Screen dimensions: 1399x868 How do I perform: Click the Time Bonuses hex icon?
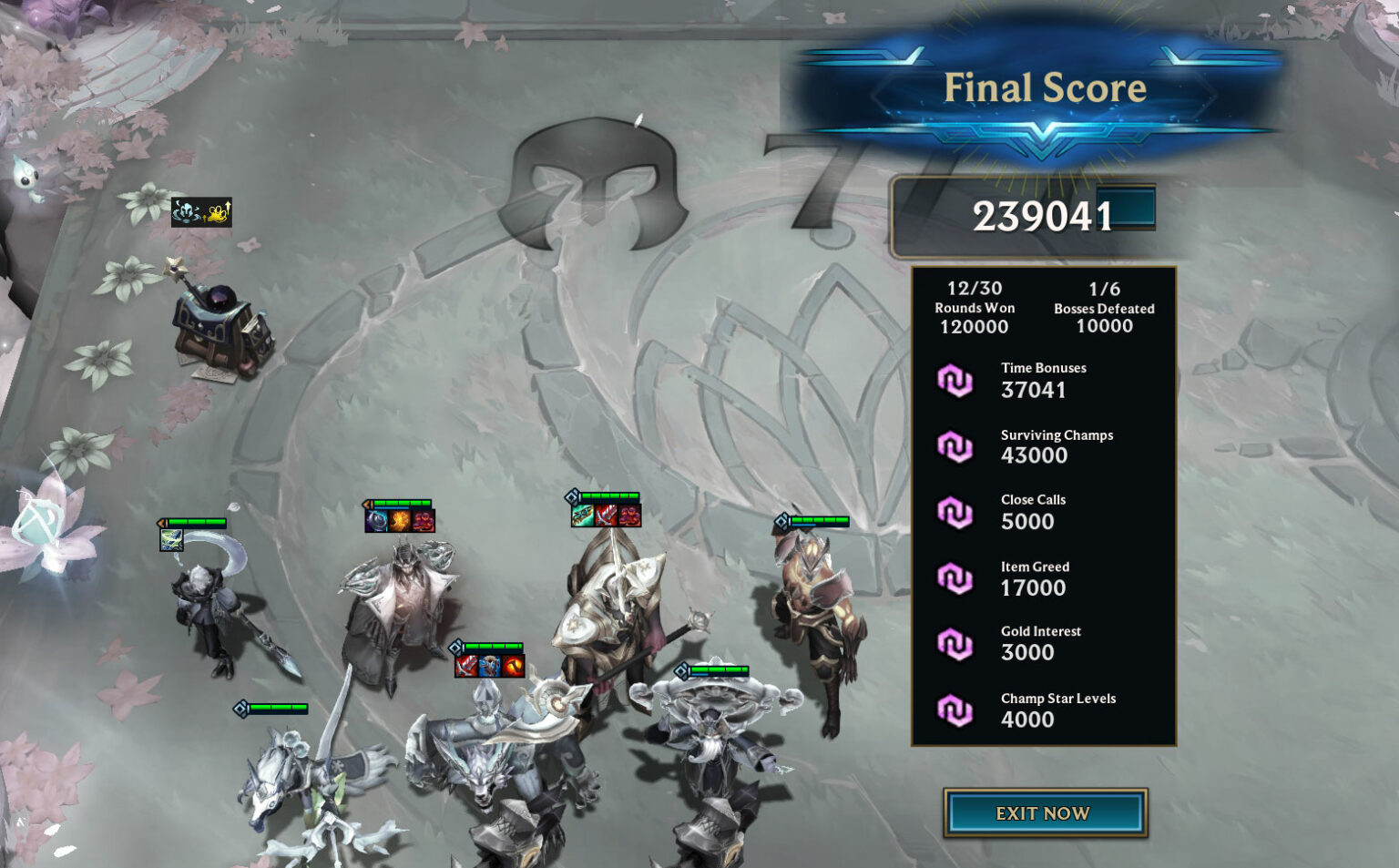click(957, 380)
